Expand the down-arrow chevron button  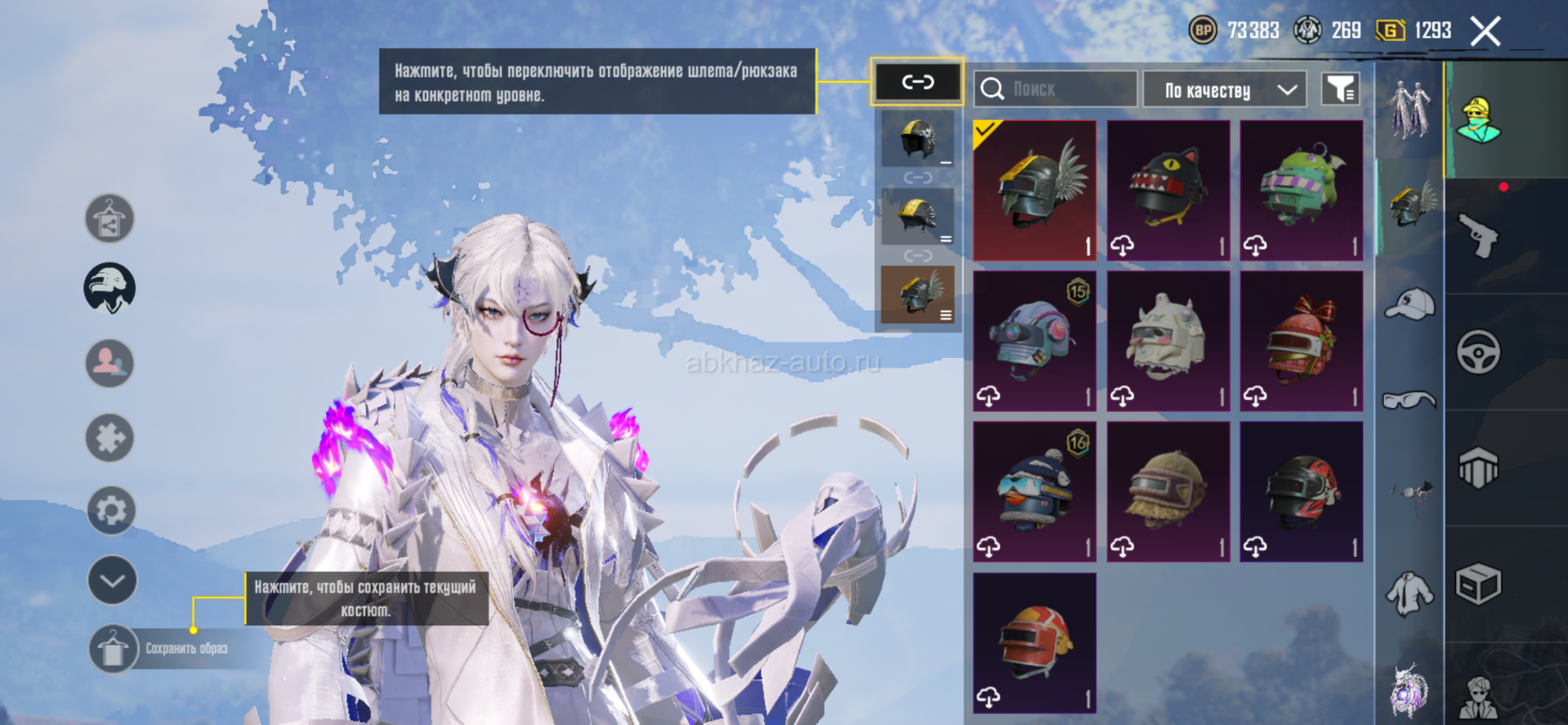coord(112,580)
